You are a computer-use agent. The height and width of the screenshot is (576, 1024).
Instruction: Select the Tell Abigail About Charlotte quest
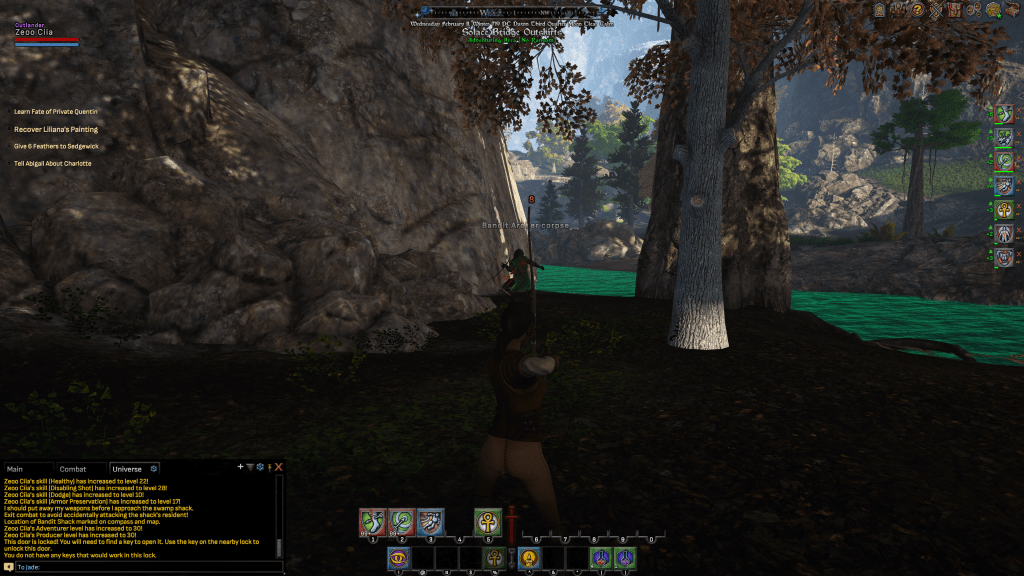coord(52,163)
